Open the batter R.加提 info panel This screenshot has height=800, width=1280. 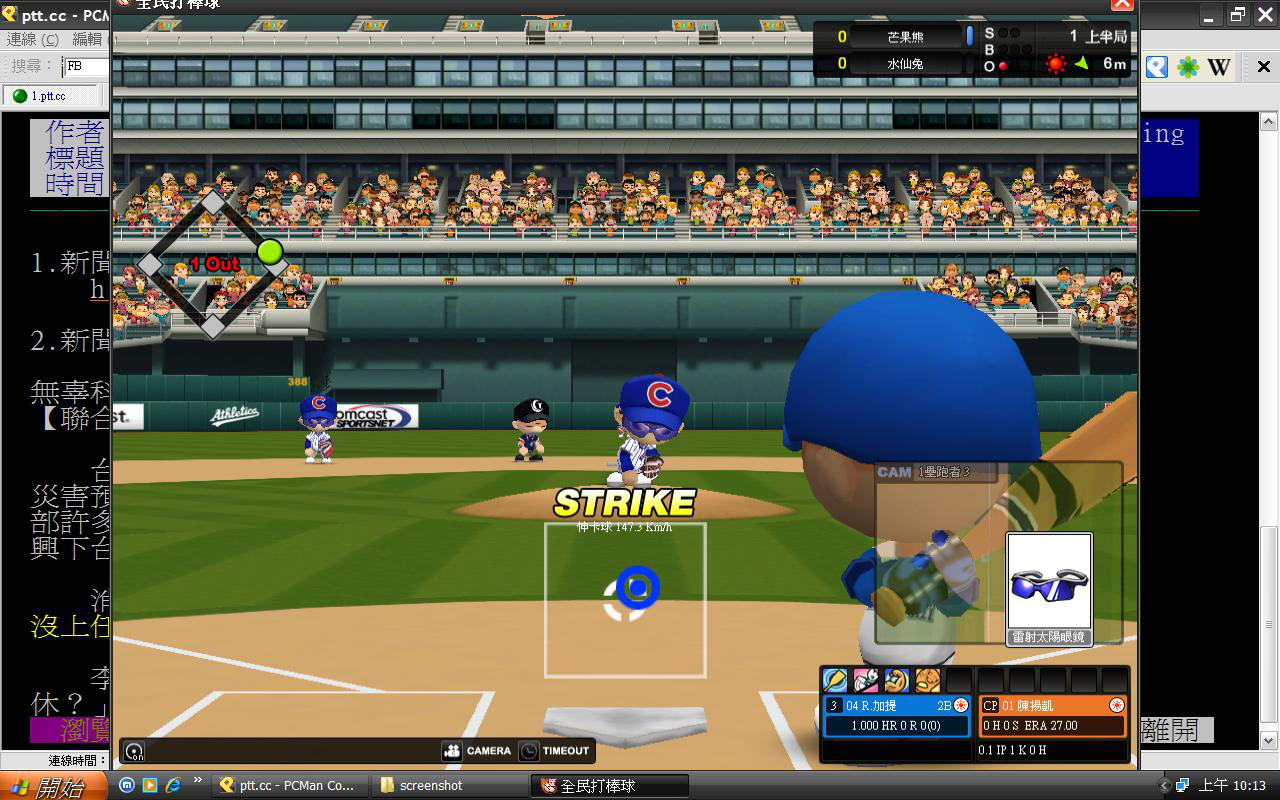coord(896,715)
